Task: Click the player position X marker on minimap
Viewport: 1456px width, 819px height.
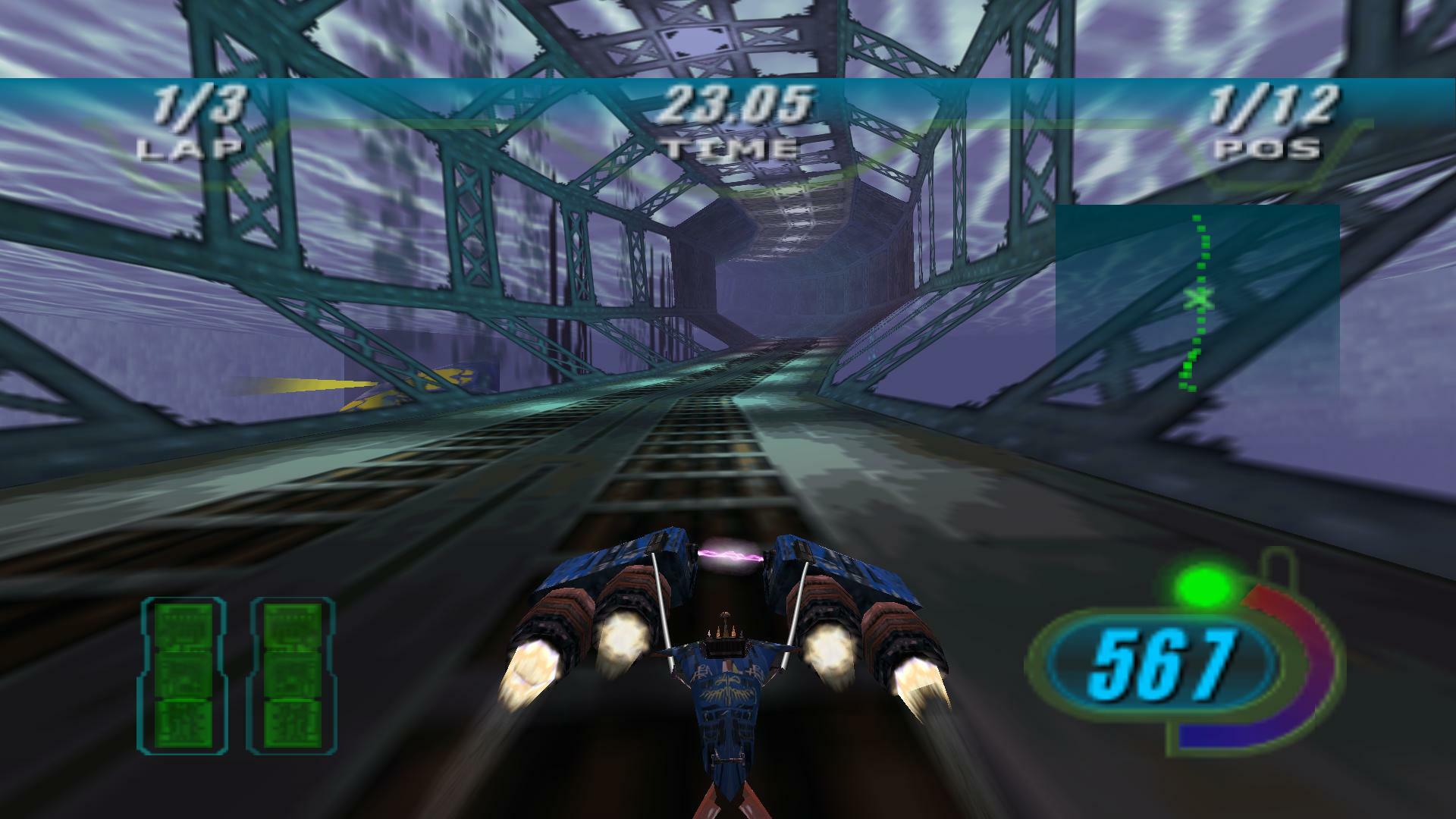Action: coord(1198,300)
